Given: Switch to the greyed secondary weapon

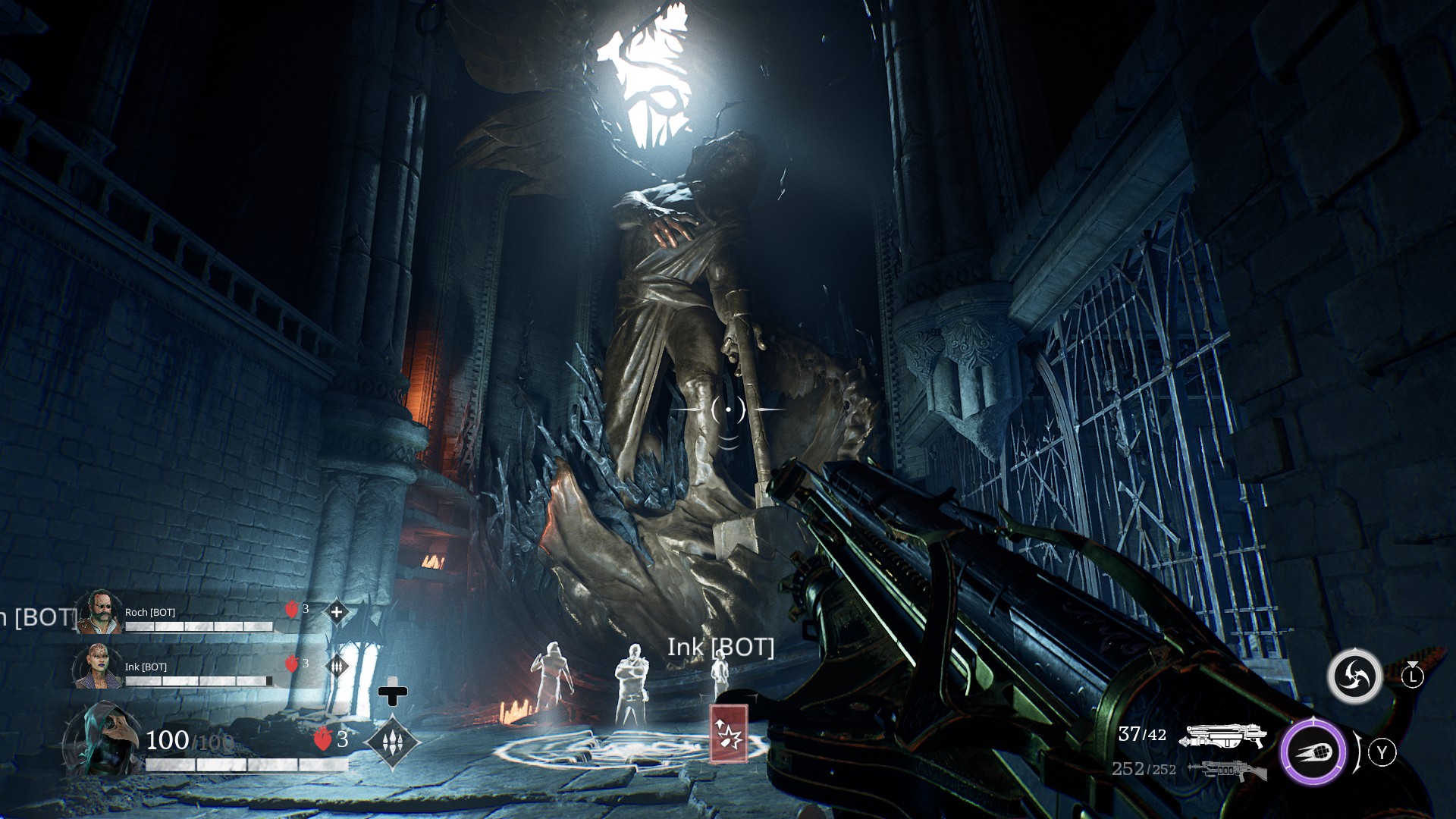Looking at the screenshot, I should click(1227, 770).
